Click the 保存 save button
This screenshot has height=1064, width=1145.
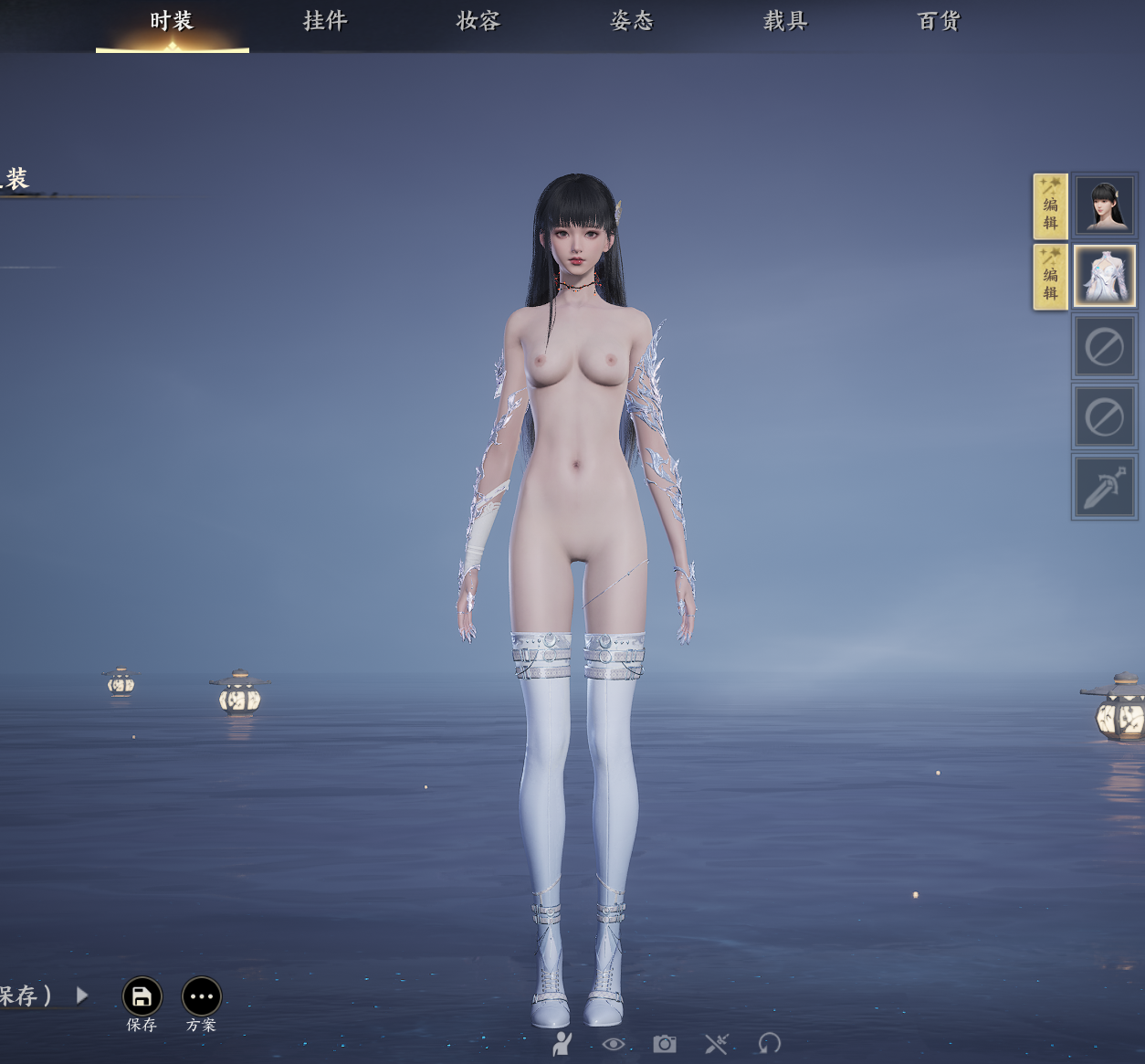click(142, 997)
